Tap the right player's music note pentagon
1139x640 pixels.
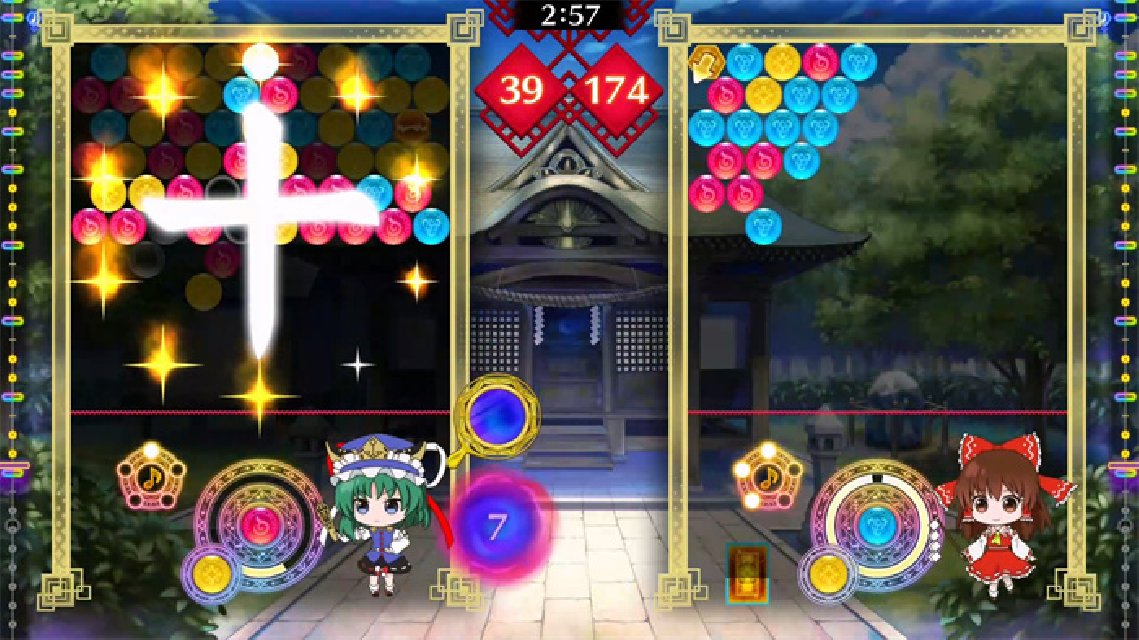(x=768, y=477)
